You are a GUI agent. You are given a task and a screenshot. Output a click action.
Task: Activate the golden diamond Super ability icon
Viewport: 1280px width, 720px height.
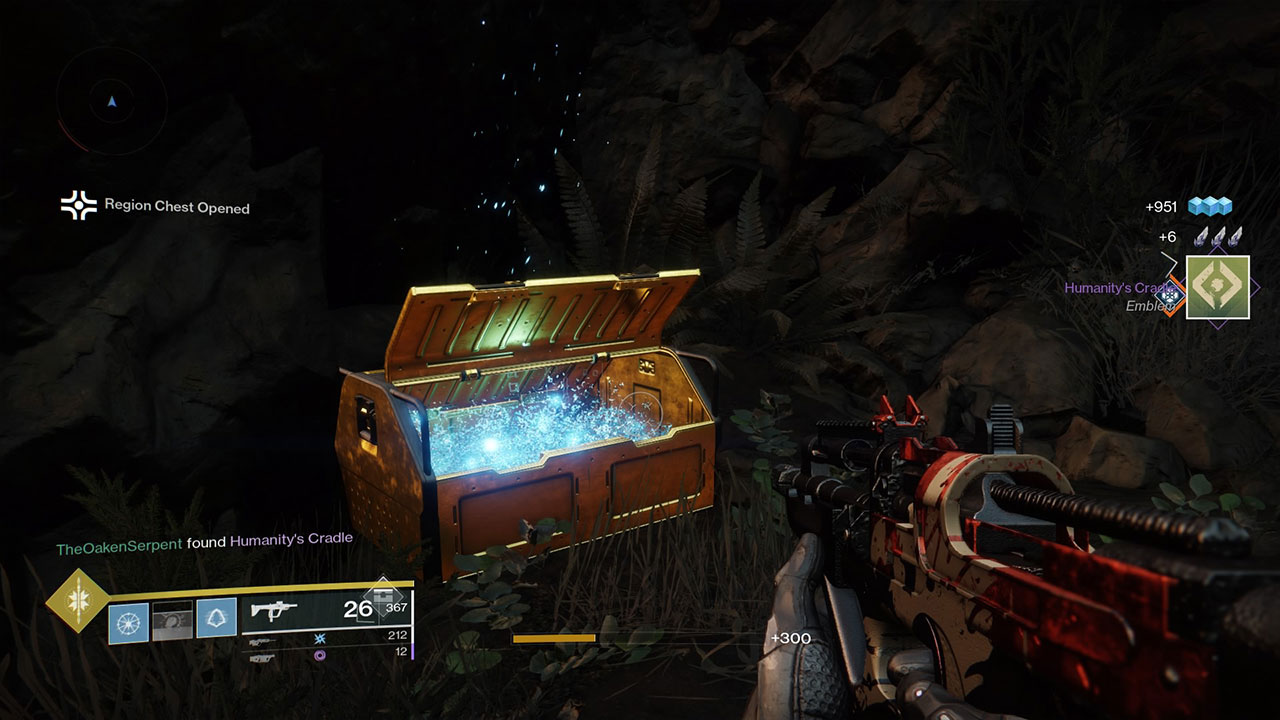(x=77, y=600)
